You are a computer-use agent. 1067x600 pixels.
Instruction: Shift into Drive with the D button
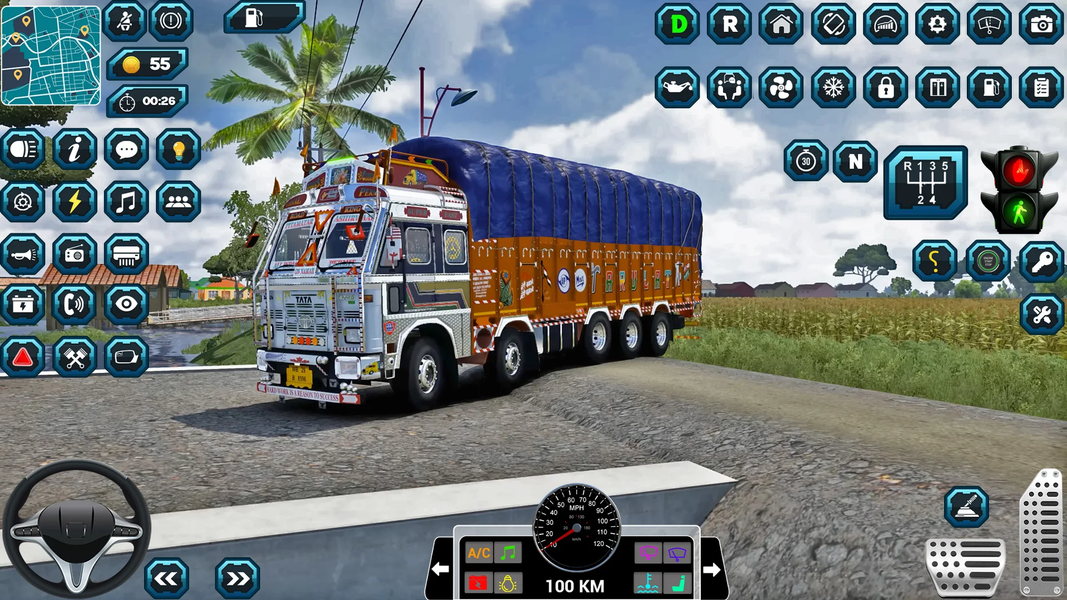[x=677, y=24]
